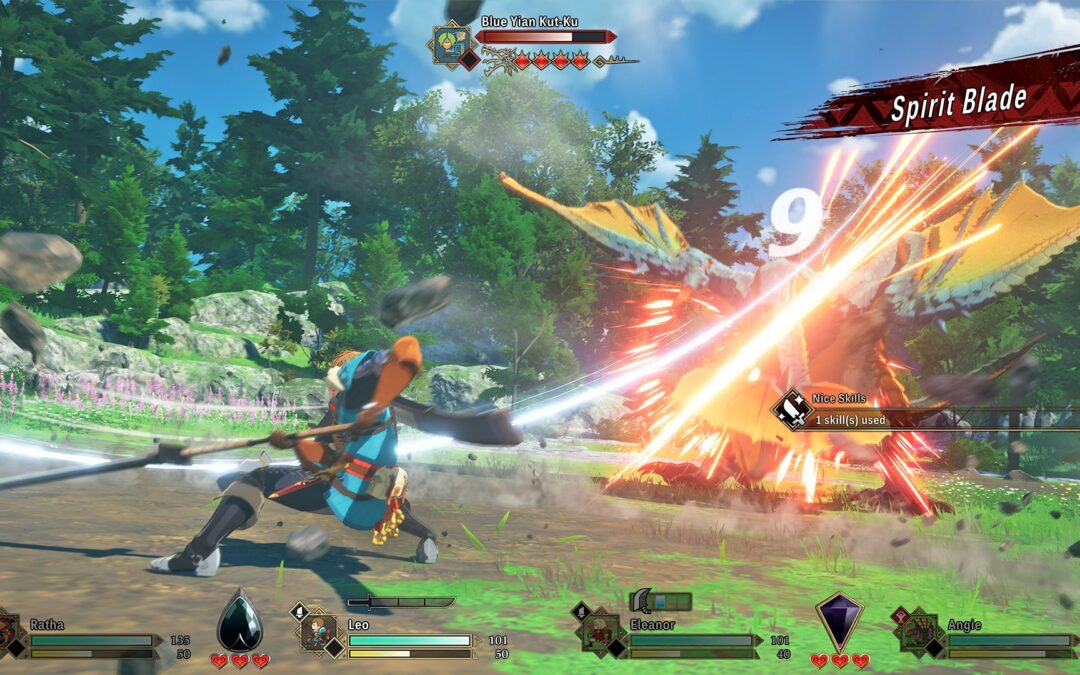Click the black teardrop kinship gem
1080x675 pixels.
click(x=240, y=621)
